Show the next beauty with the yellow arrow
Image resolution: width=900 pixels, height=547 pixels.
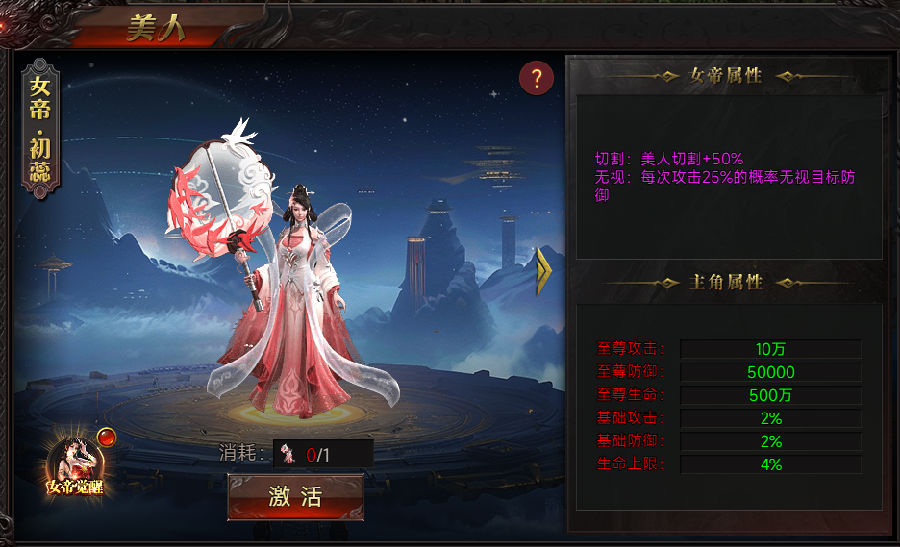tap(545, 271)
